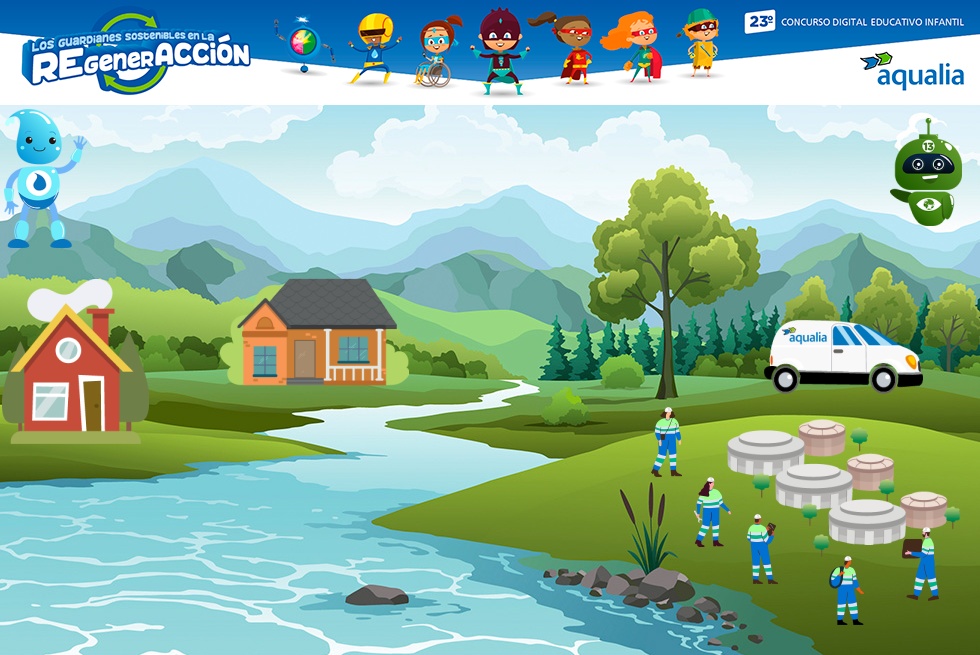The height and width of the screenshot is (655, 980).
Task: Open the REgenerACCIÓN logo link
Action: coord(137,56)
